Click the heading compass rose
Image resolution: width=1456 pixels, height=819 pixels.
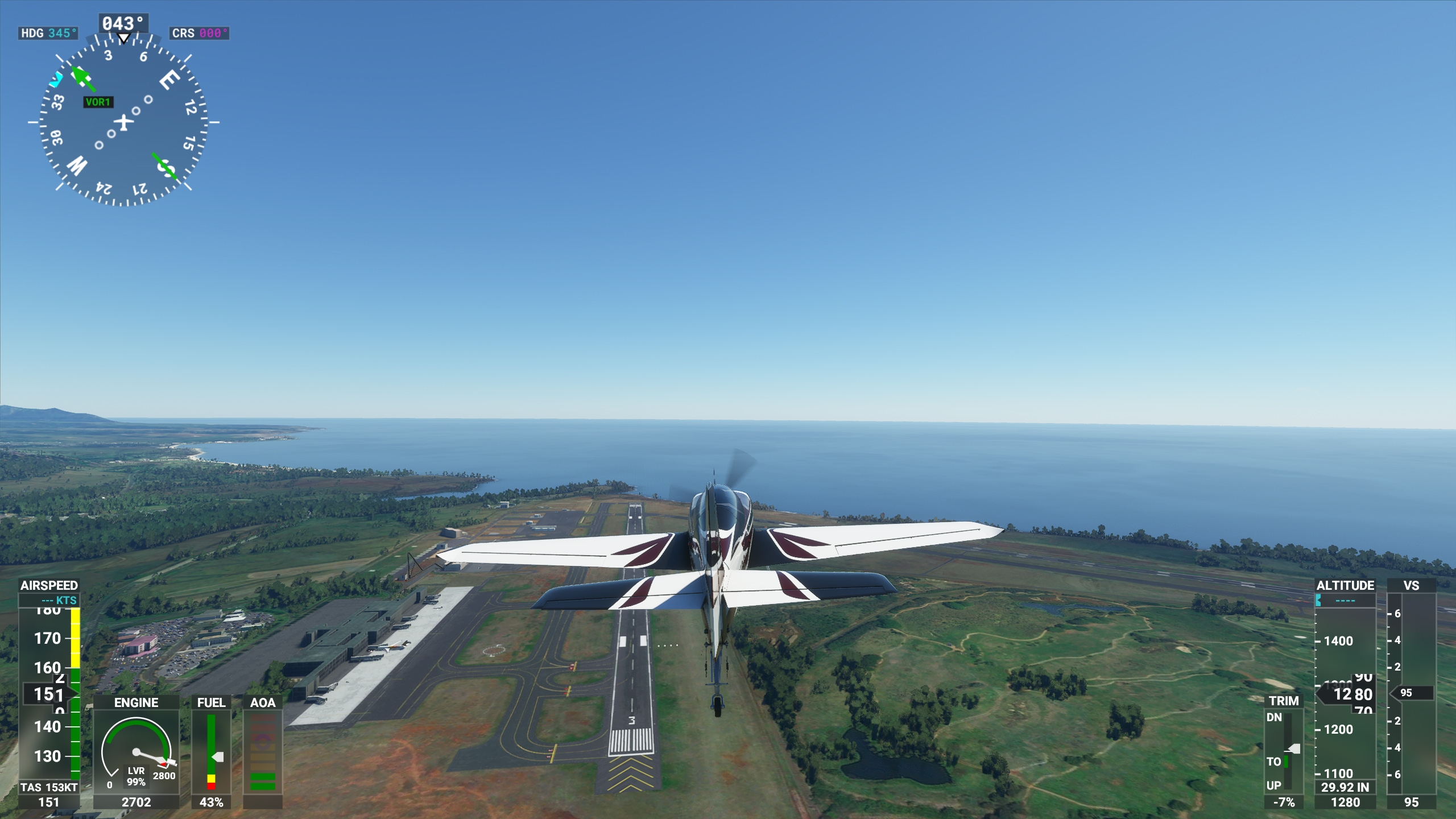[x=123, y=121]
